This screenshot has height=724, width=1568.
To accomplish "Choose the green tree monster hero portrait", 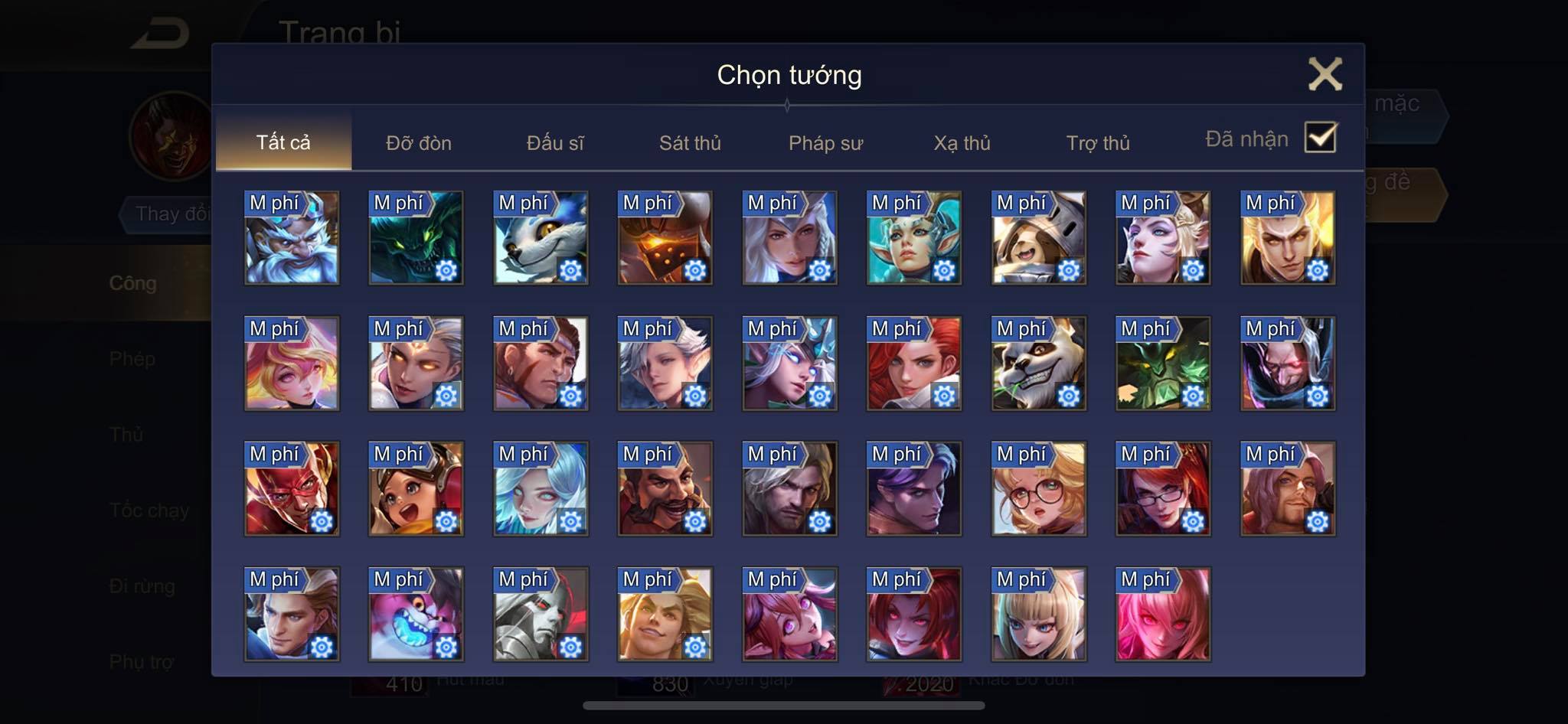I will [1163, 364].
